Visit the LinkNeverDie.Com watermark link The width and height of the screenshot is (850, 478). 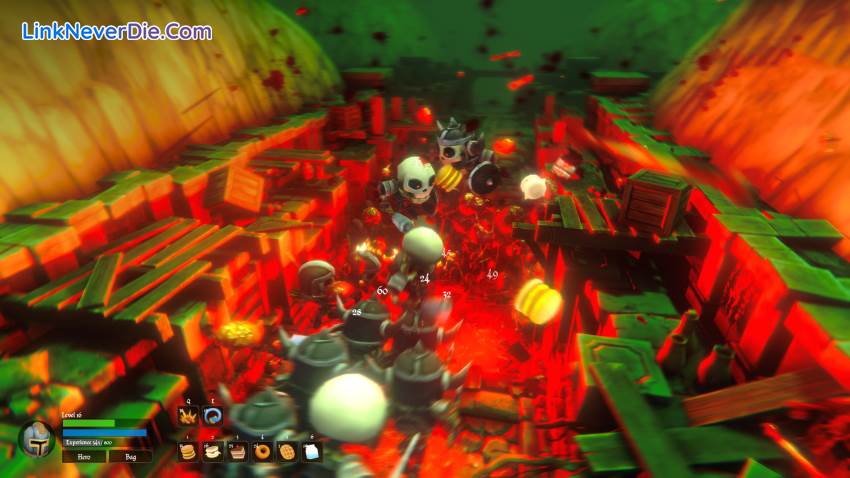point(116,31)
